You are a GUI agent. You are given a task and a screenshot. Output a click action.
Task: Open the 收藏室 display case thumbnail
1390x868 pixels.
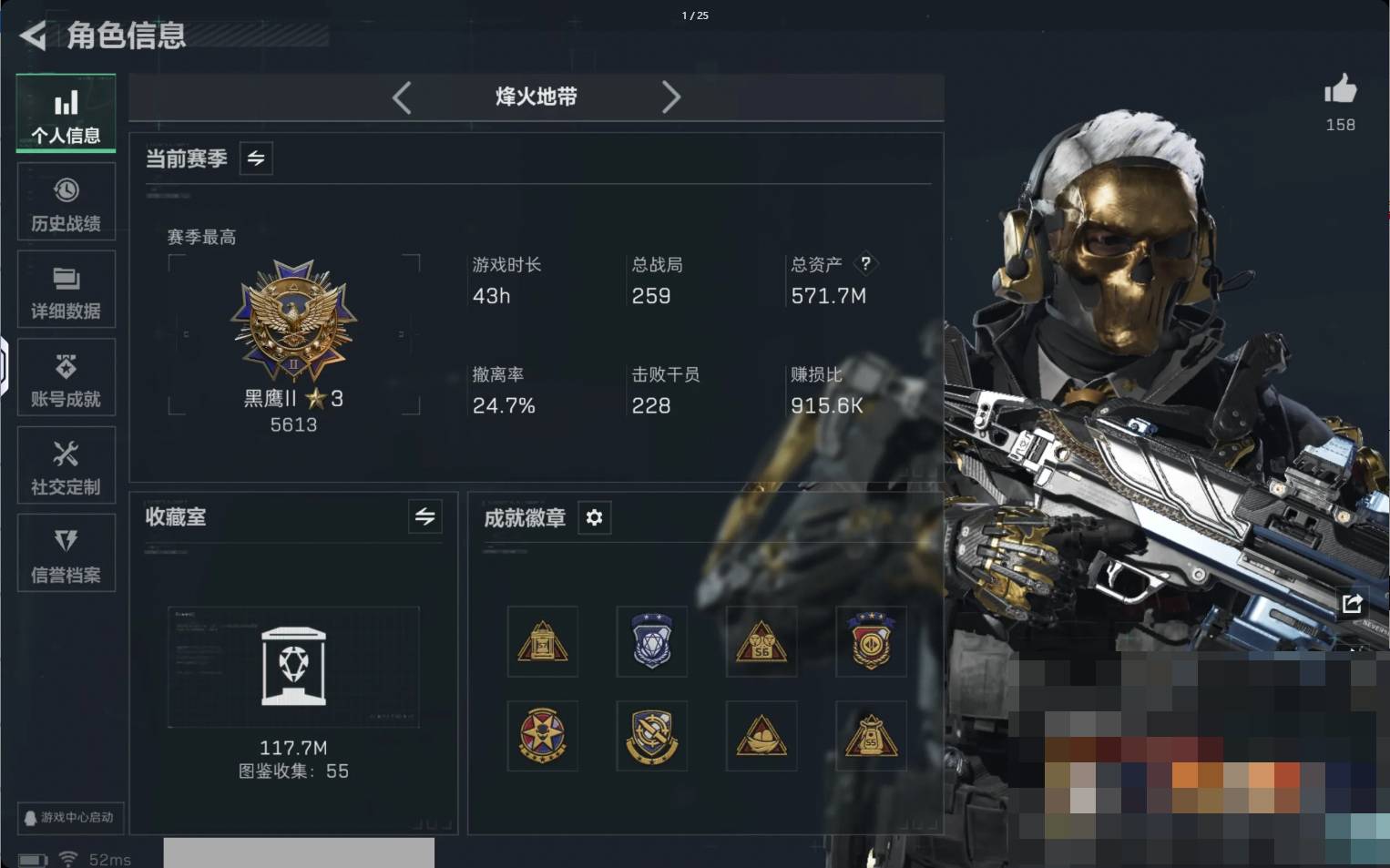pyautogui.click(x=293, y=667)
